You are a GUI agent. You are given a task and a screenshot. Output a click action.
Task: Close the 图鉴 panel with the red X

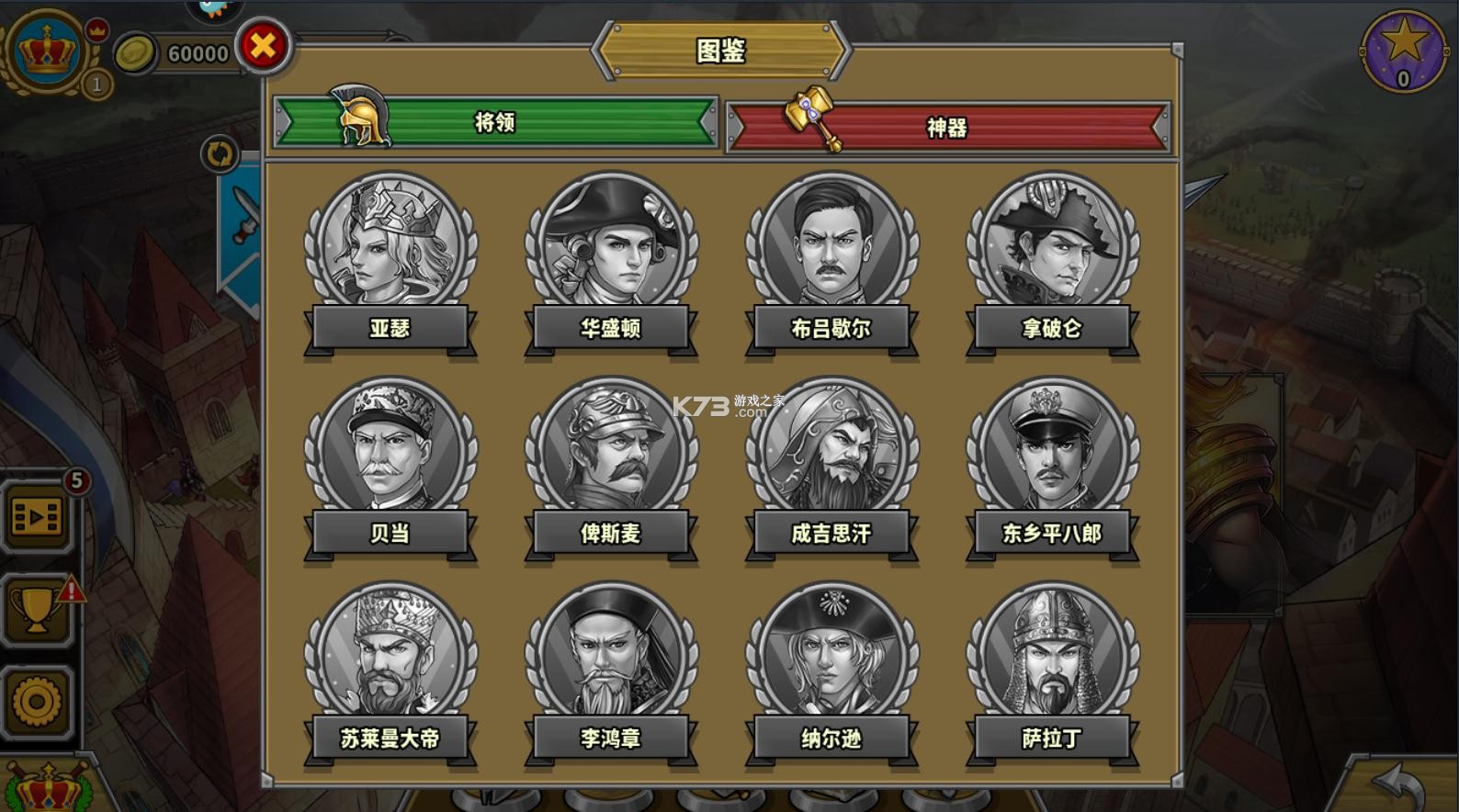(264, 45)
